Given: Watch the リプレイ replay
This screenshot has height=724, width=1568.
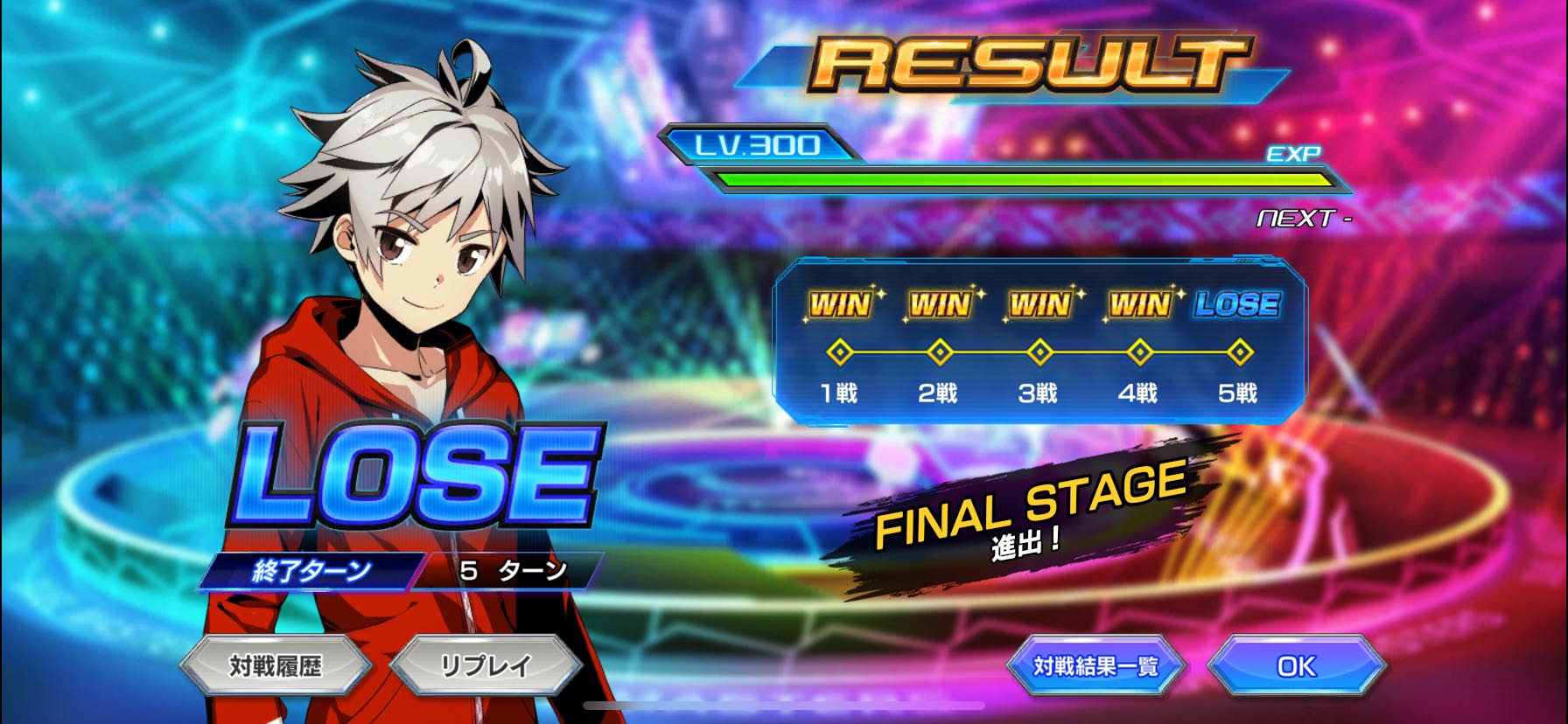Looking at the screenshot, I should coord(486,666).
